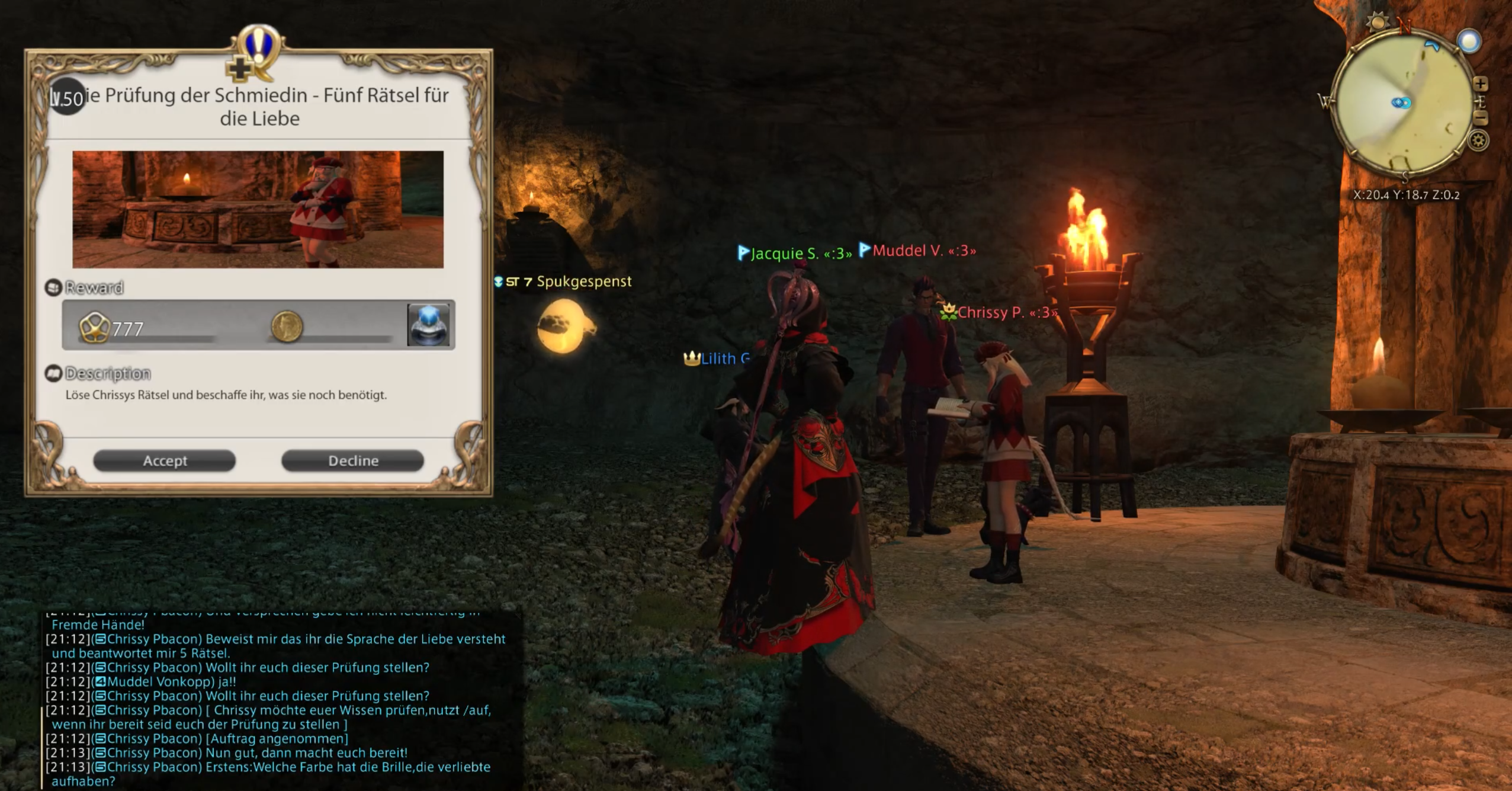Viewport: 1512px width, 791px height.
Task: Target the Spukgespenst nameplate
Action: coord(583,281)
